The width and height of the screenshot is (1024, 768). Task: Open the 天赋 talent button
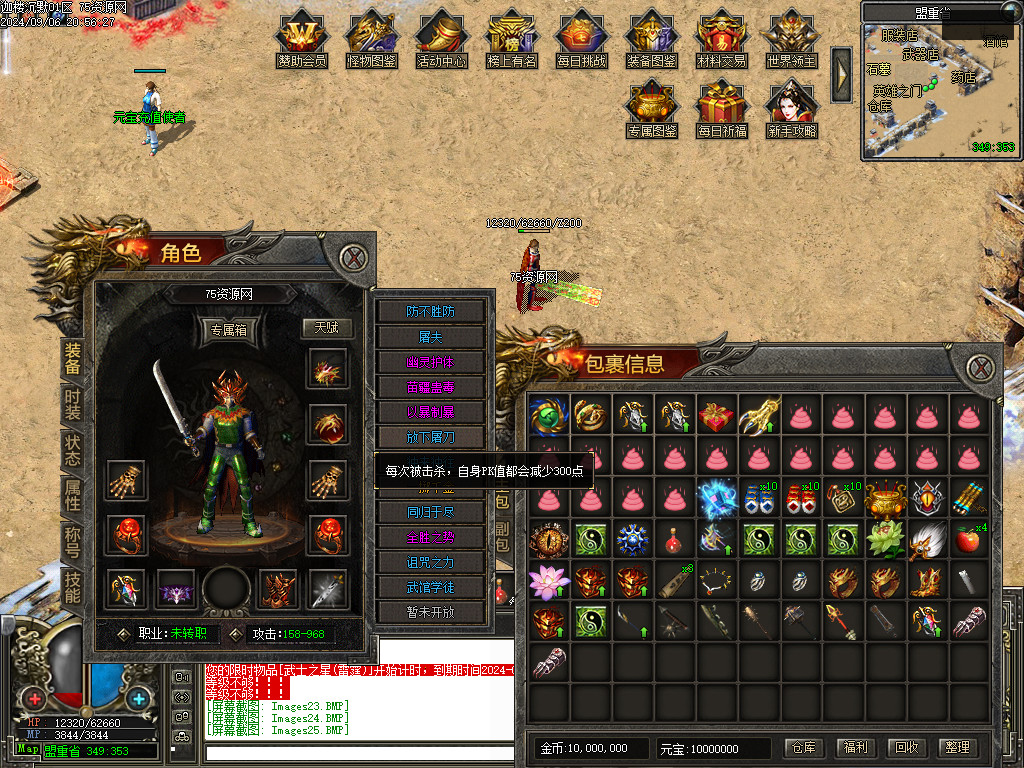(327, 328)
